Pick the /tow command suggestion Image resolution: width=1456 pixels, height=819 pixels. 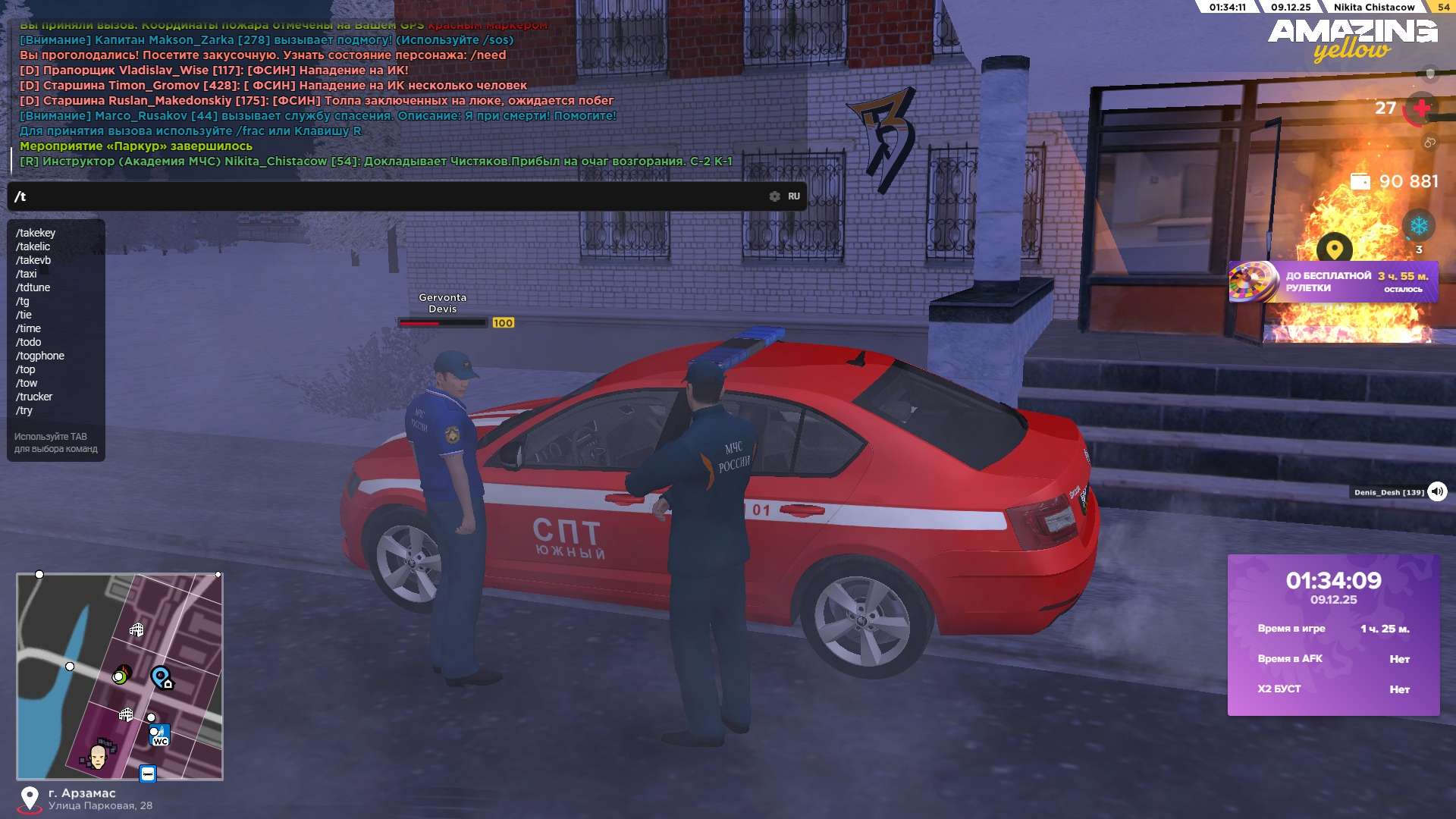point(27,383)
